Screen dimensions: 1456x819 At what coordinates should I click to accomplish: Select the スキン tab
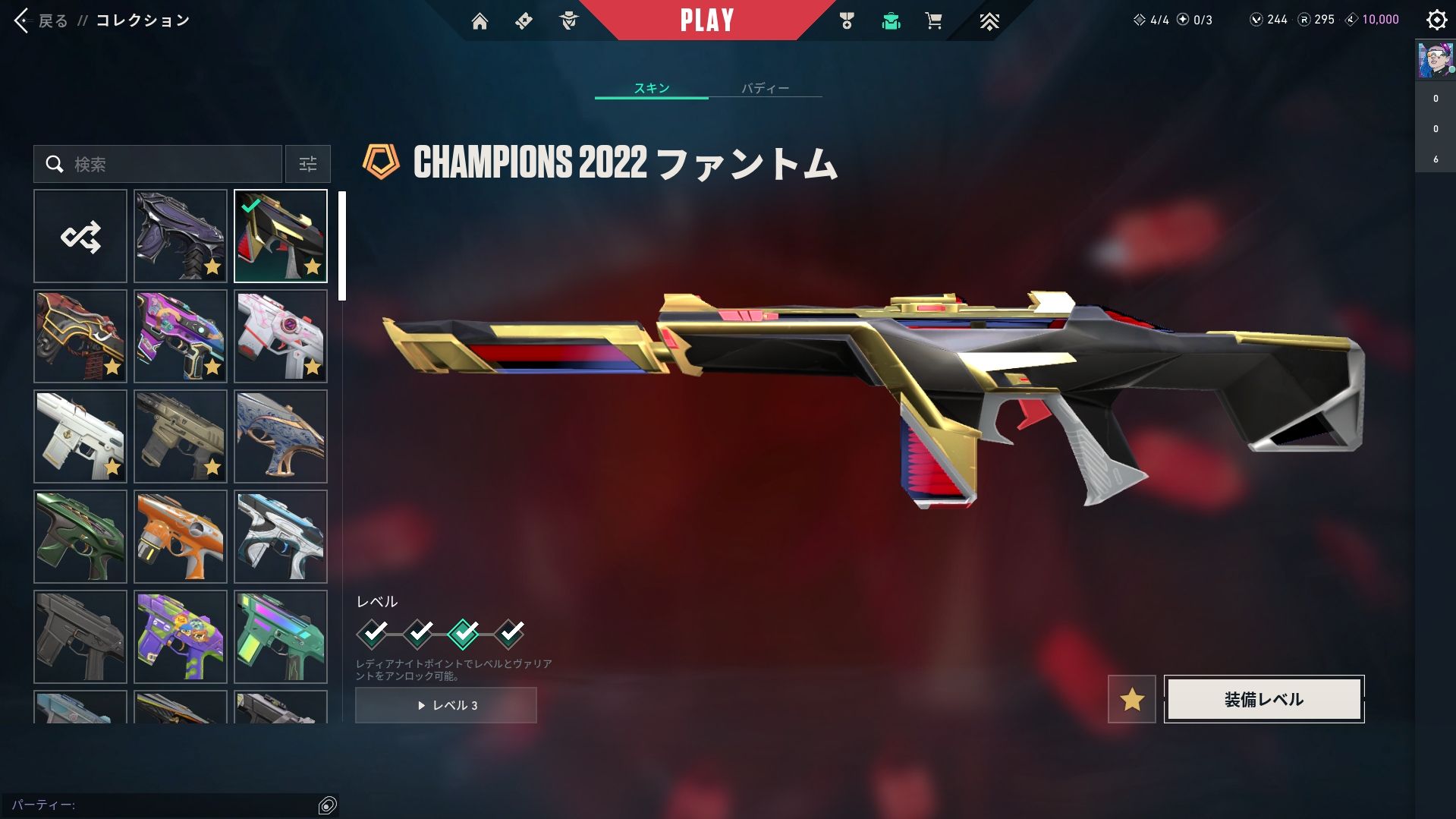(x=652, y=88)
